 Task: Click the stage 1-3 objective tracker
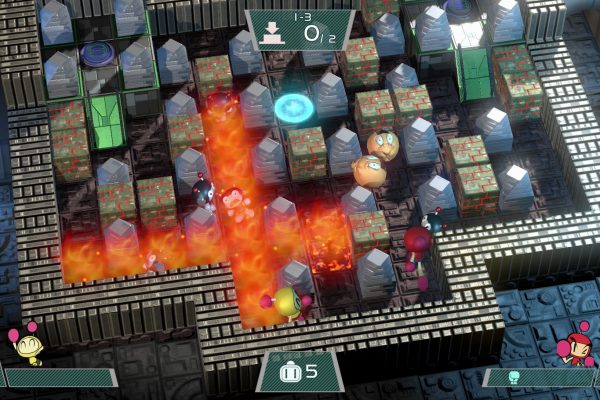coord(300,29)
